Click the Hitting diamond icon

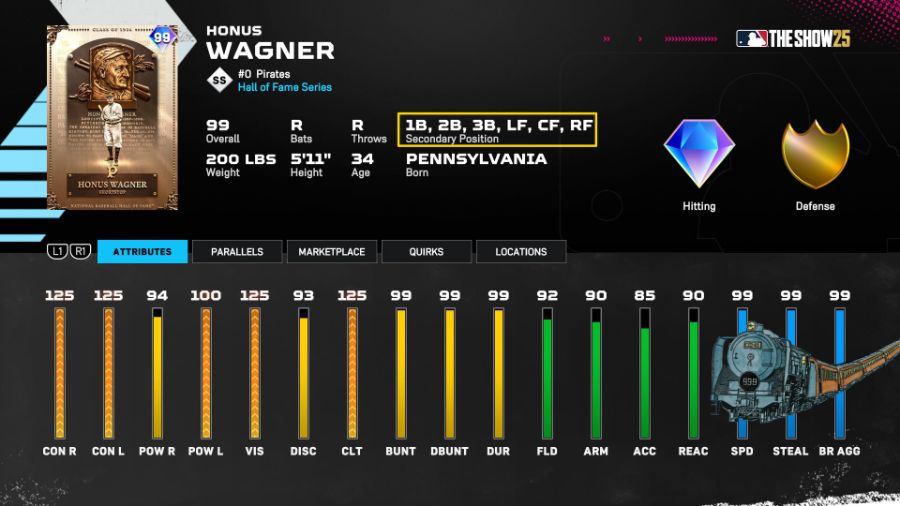(x=699, y=153)
